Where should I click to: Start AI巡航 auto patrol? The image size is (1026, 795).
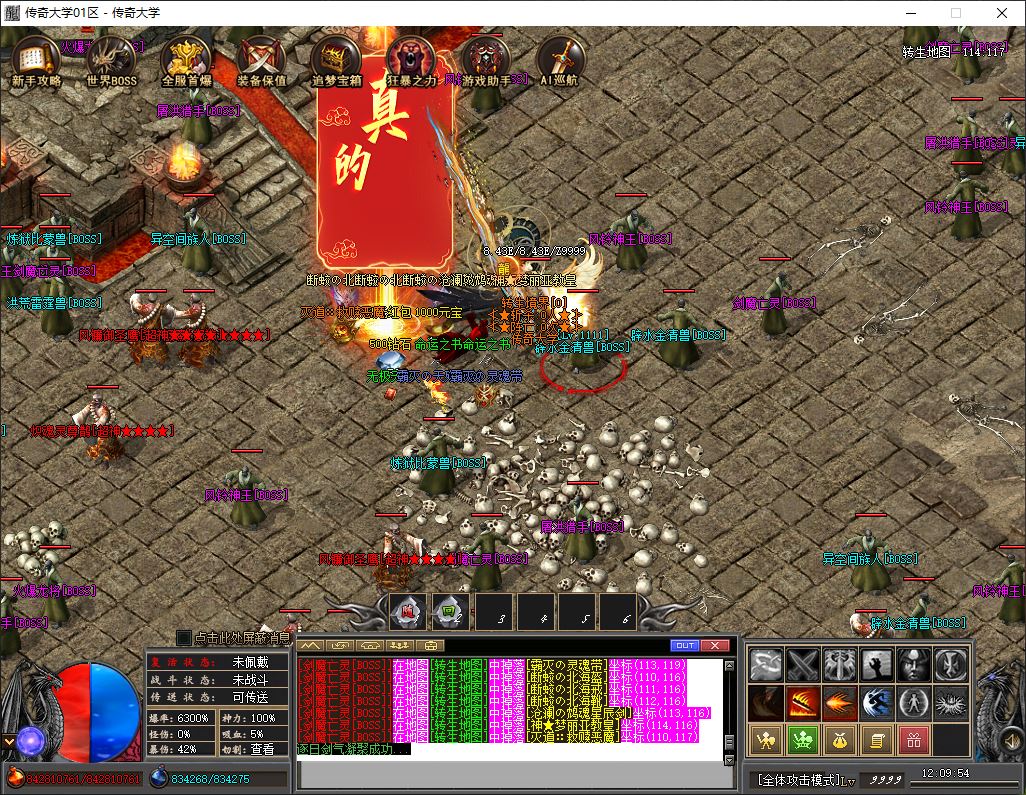(x=561, y=62)
